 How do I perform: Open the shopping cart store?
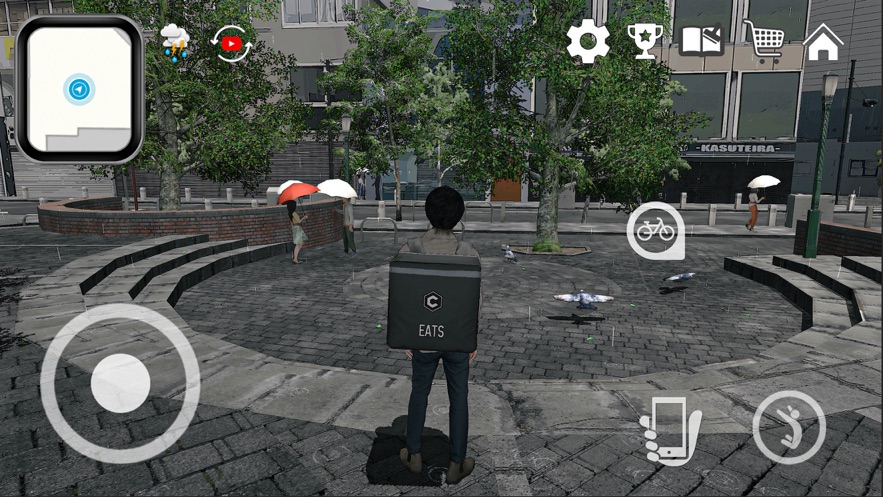click(764, 41)
